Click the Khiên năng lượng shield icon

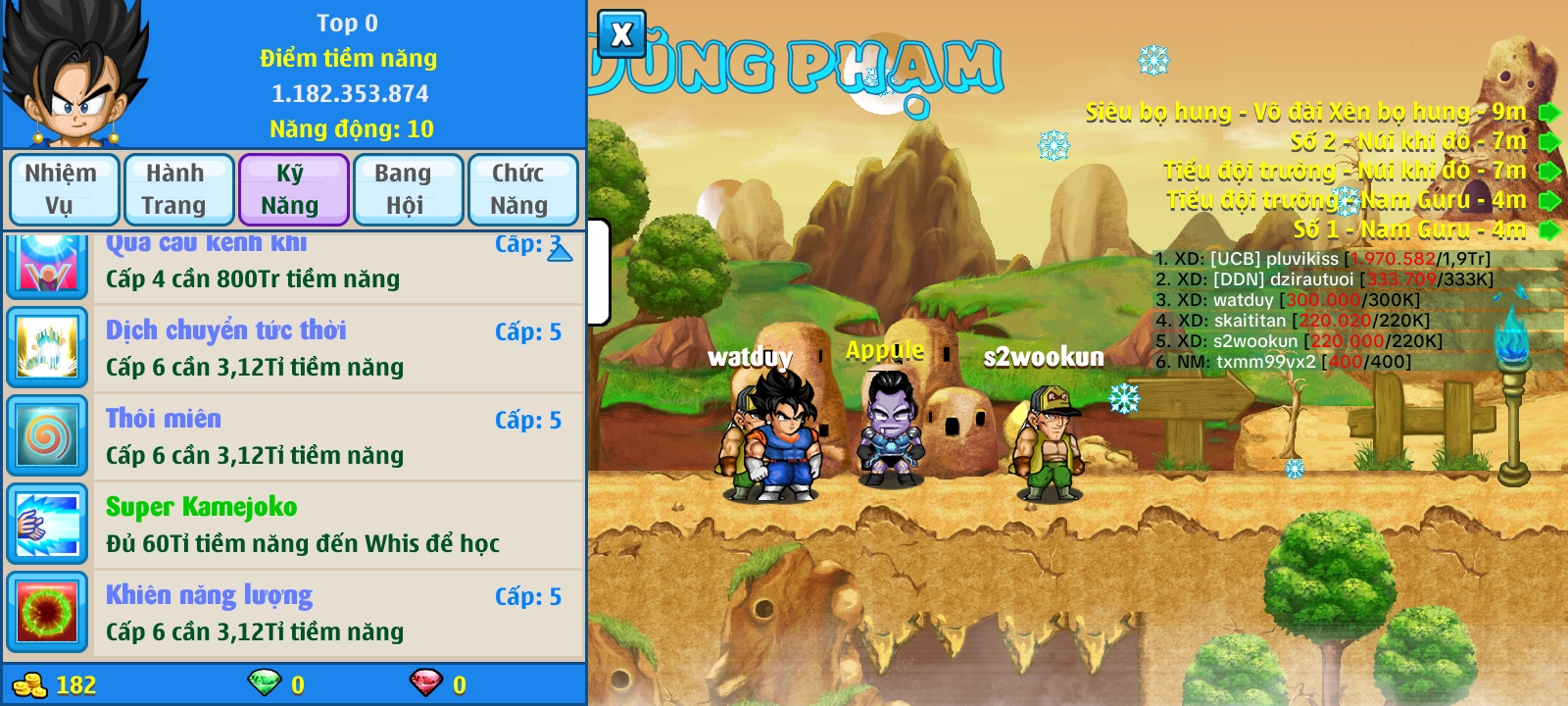coord(47,613)
